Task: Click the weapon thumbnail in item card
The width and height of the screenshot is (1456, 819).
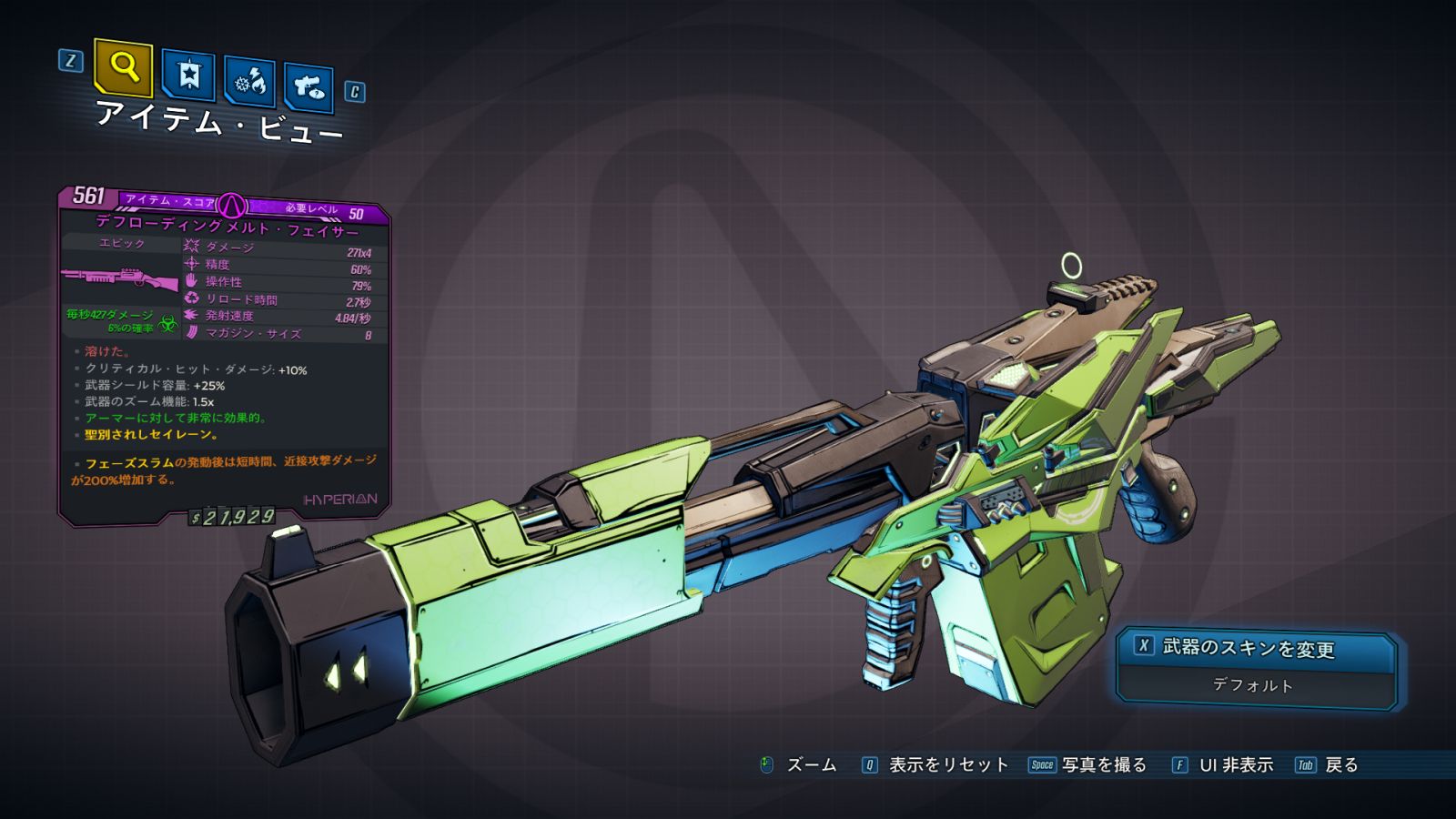Action: coord(120,278)
